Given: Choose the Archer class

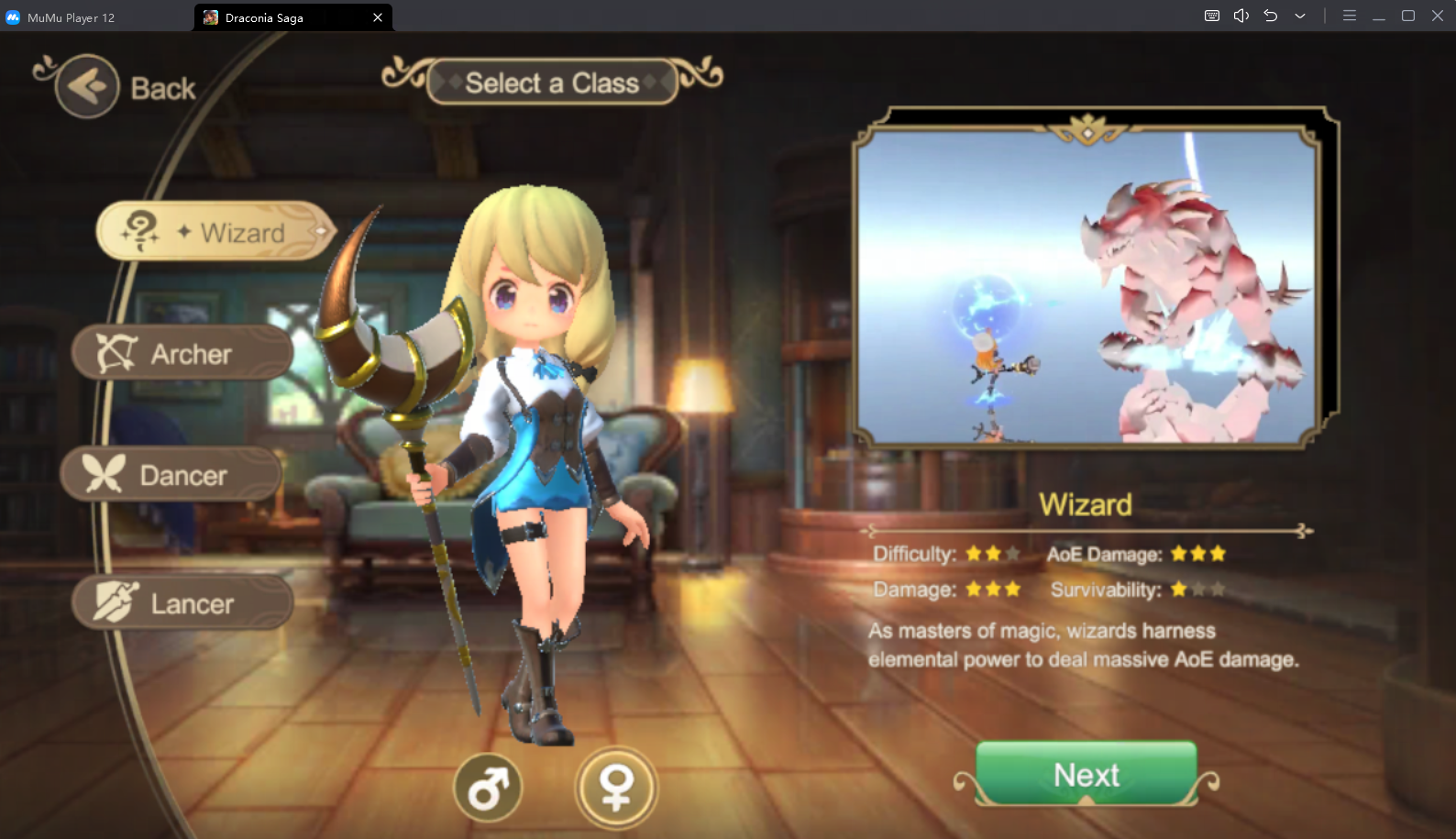Looking at the screenshot, I should coord(183,354).
